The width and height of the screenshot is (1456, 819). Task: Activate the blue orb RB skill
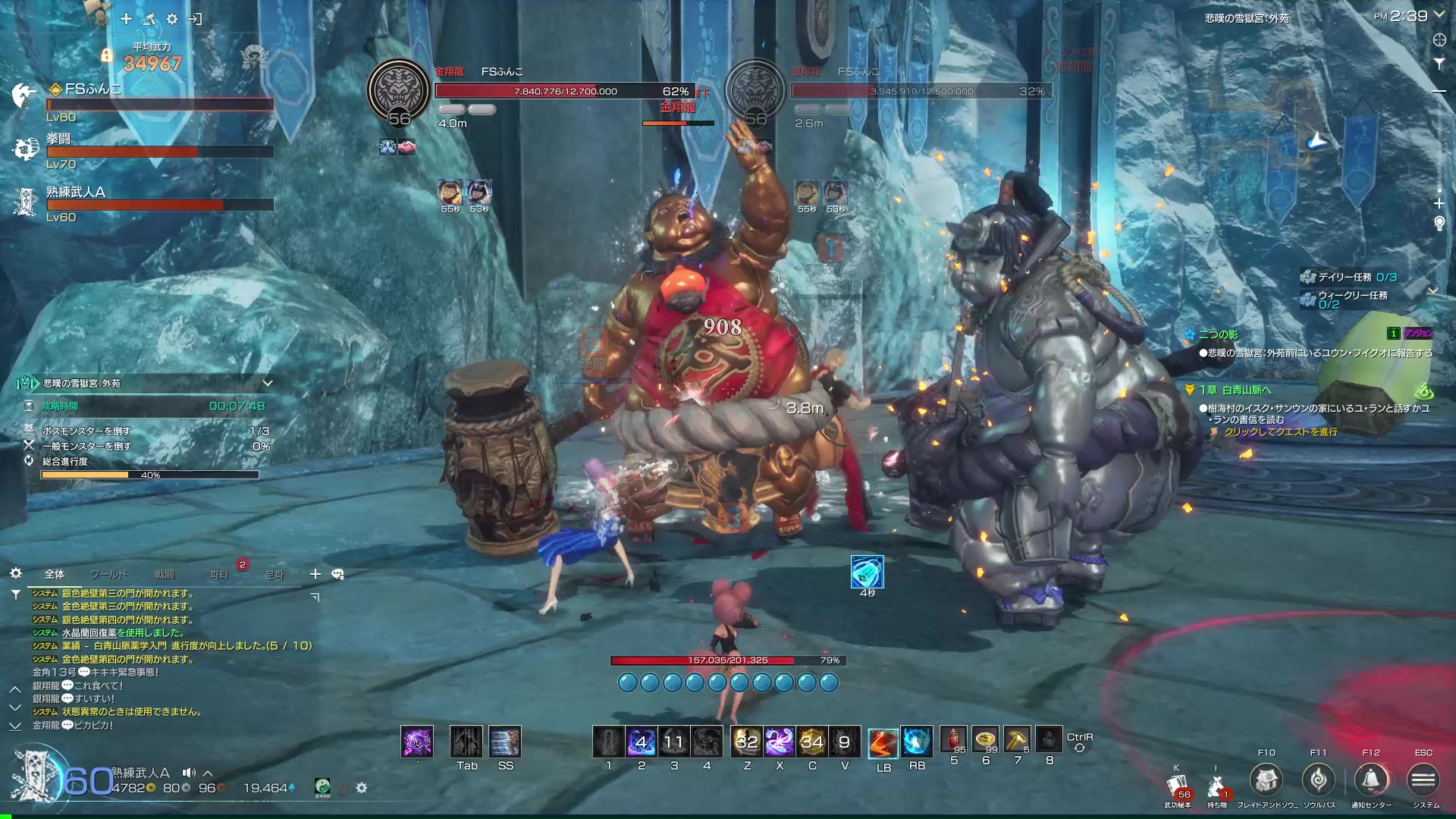(917, 742)
